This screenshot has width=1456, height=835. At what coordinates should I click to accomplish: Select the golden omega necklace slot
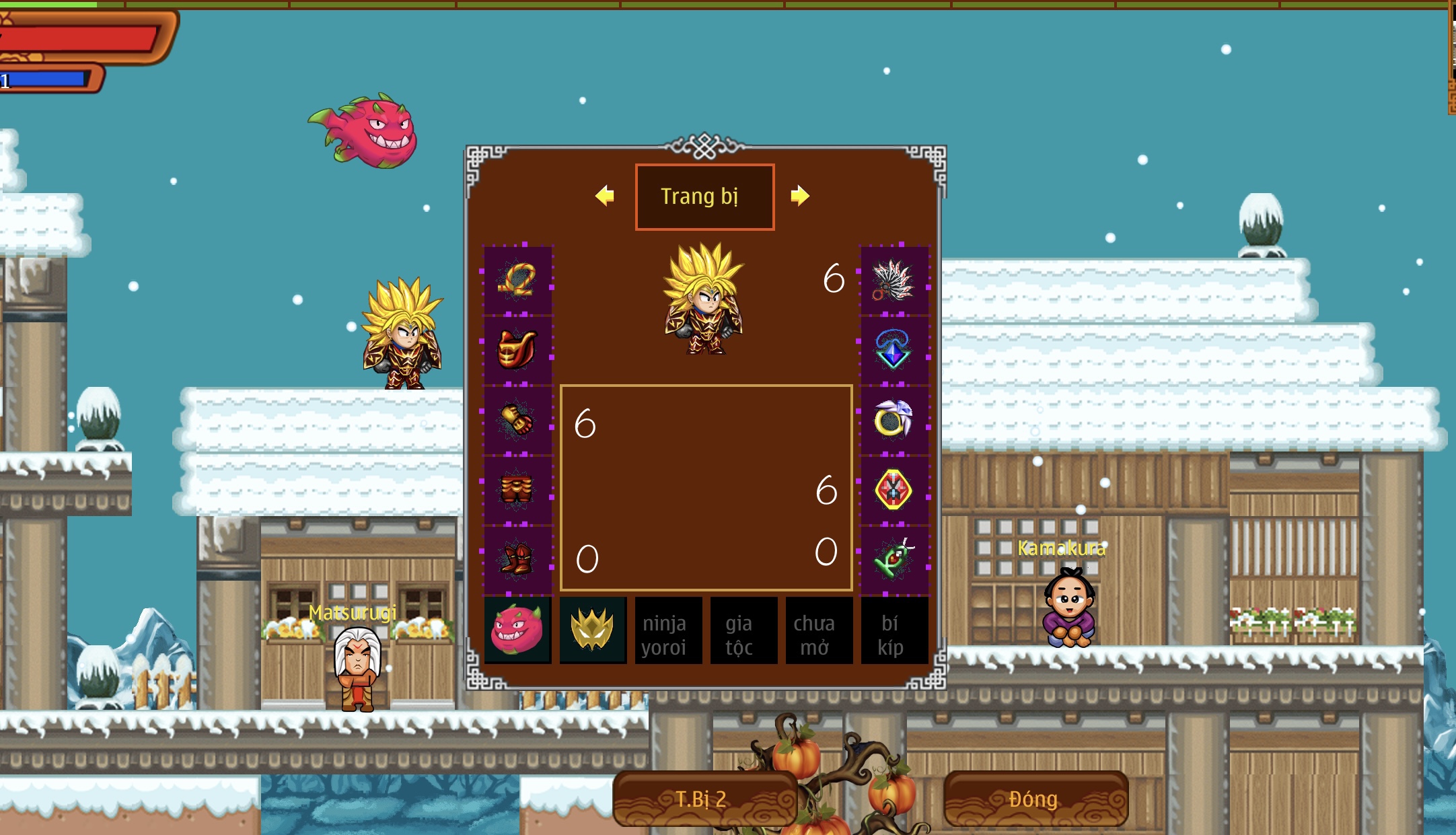click(x=517, y=280)
